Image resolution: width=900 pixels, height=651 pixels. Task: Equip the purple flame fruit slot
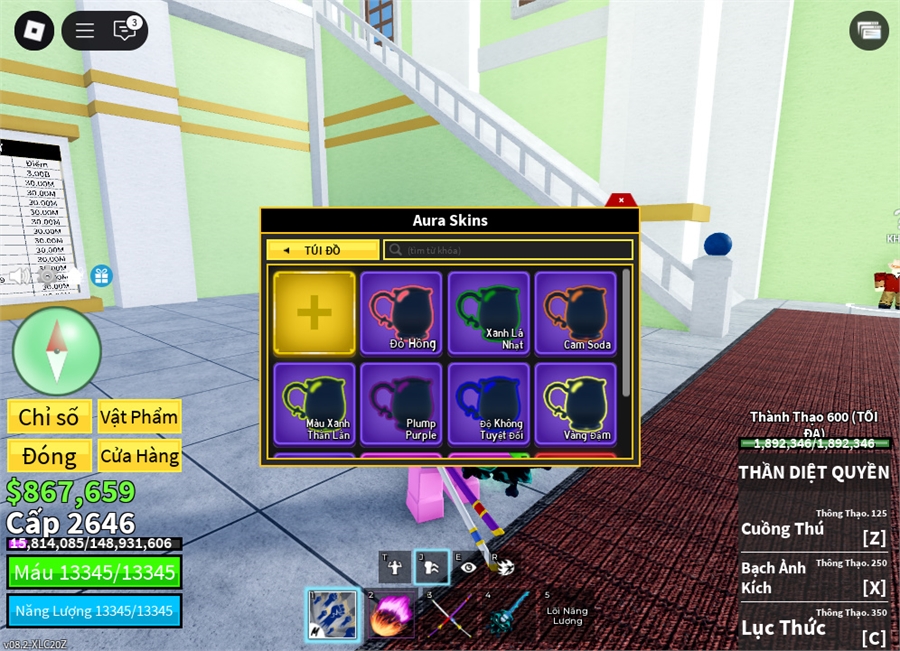[x=391, y=613]
